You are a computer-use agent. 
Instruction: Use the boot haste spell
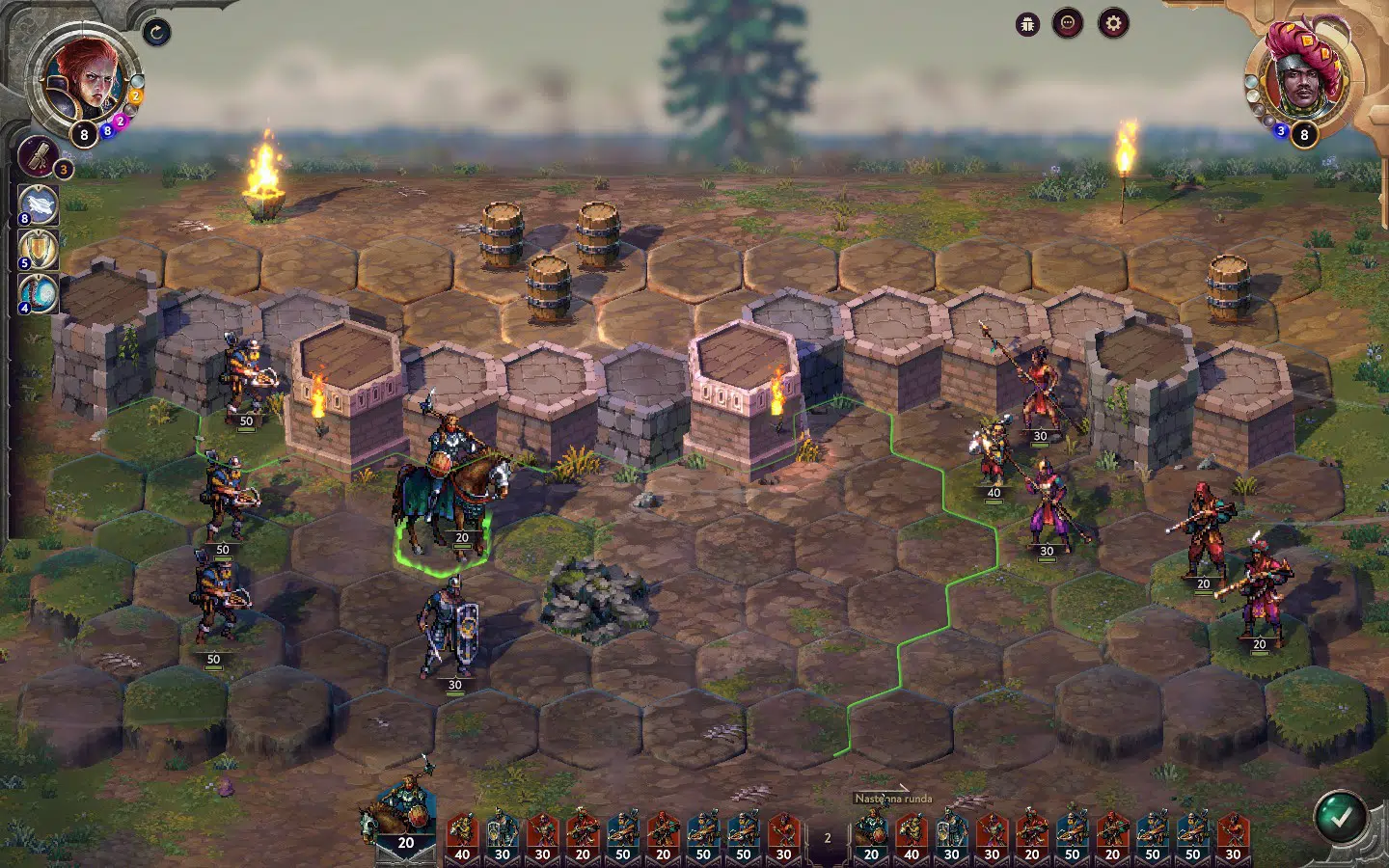tap(40, 293)
